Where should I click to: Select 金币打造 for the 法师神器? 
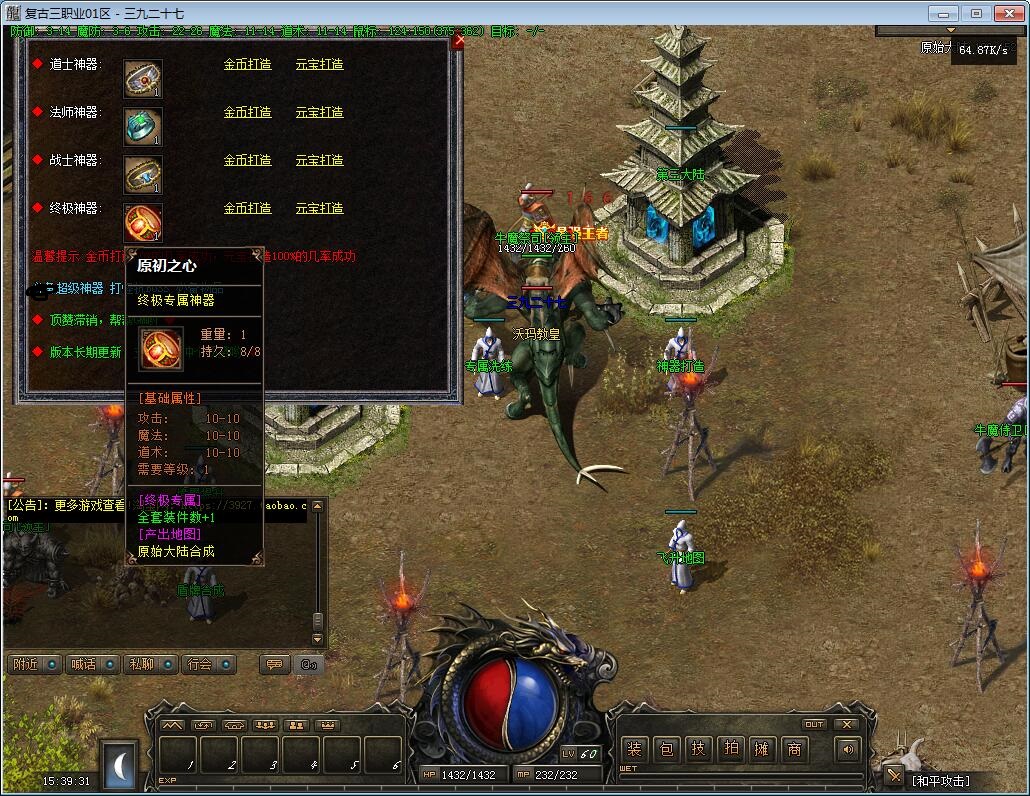(247, 112)
